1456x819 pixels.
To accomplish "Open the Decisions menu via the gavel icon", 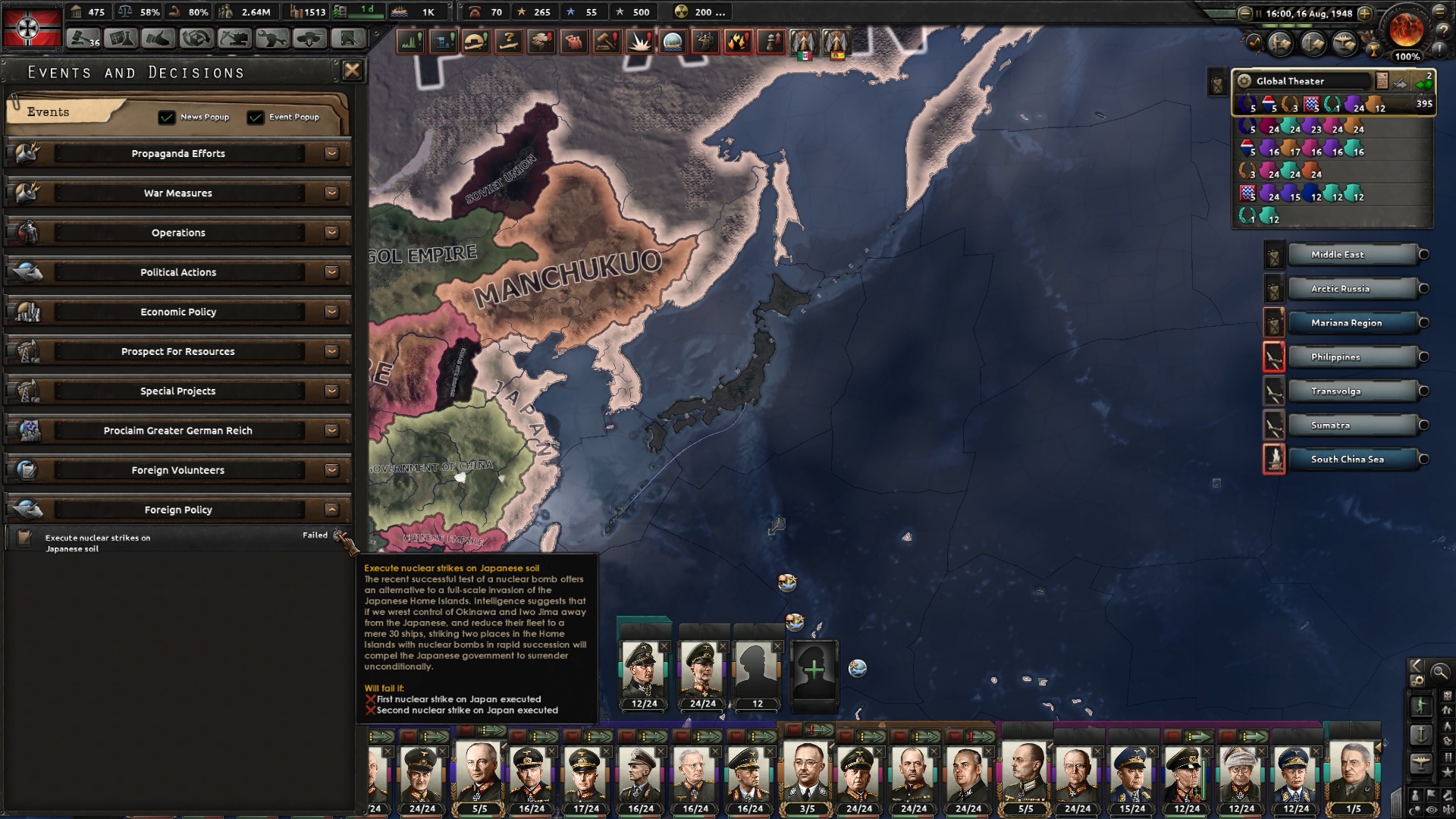I will point(82,36).
